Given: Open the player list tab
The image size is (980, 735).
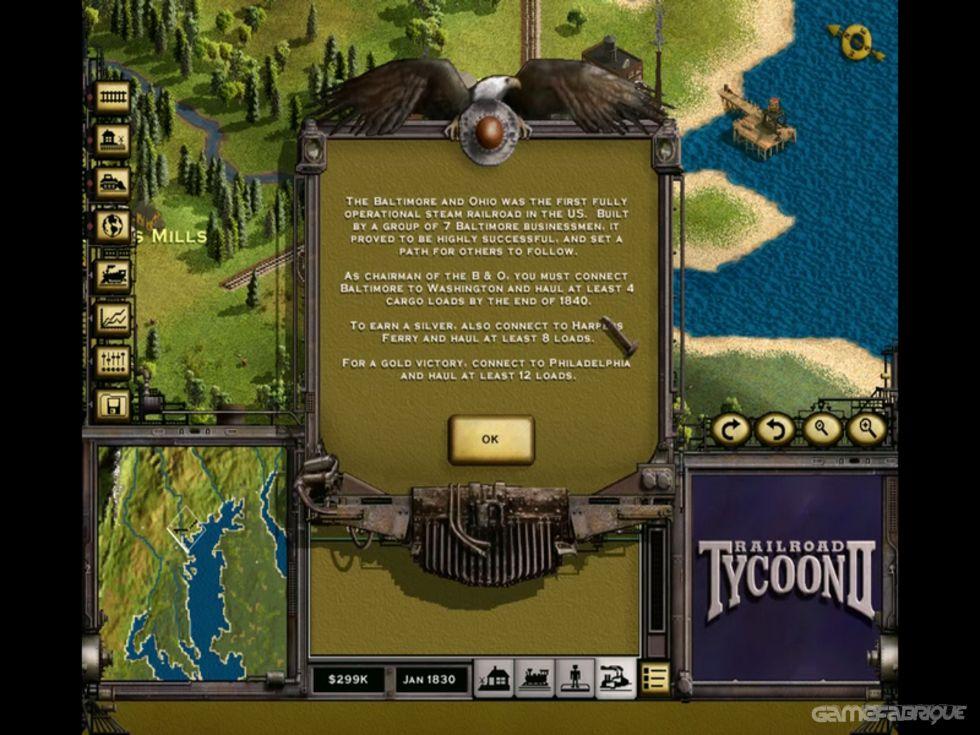Looking at the screenshot, I should [x=575, y=678].
